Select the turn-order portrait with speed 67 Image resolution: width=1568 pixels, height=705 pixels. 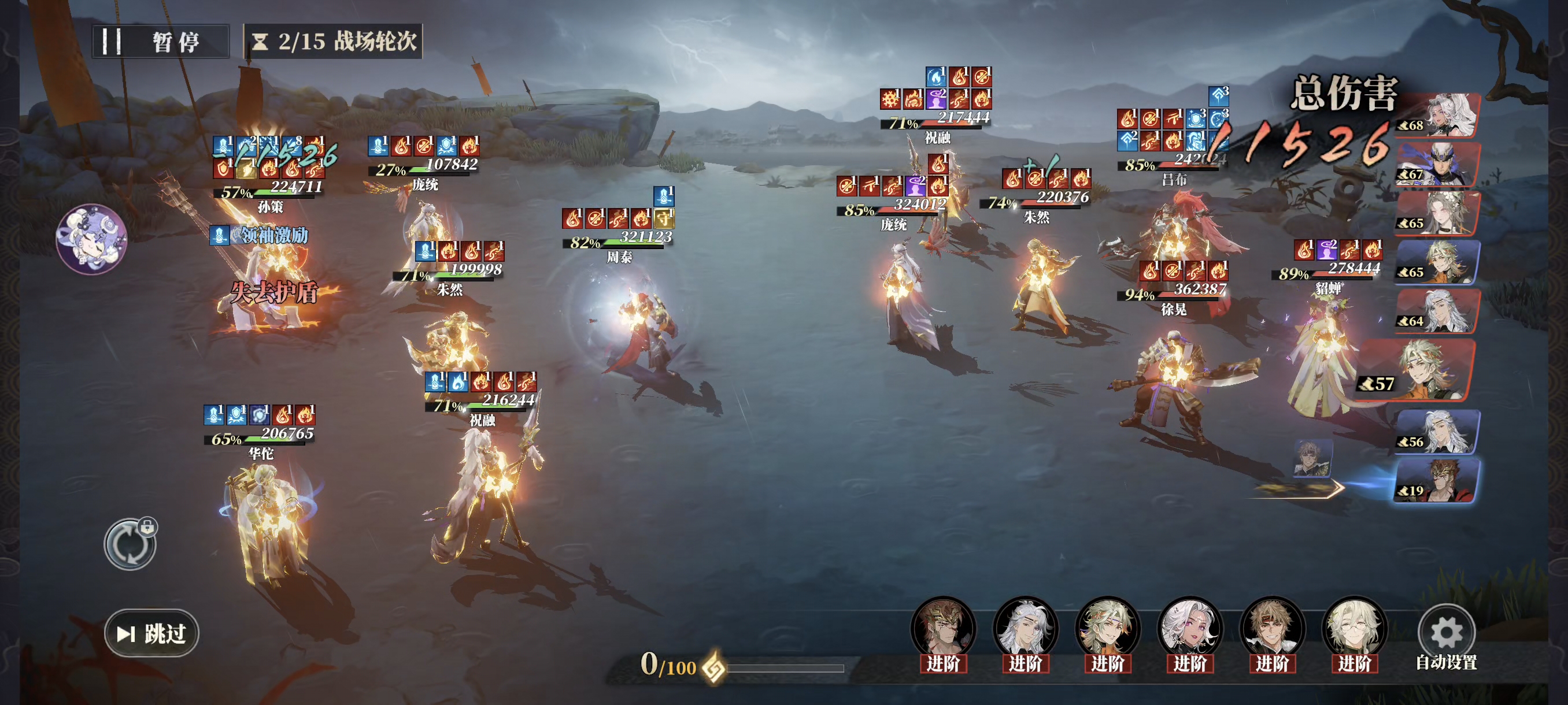(x=1438, y=164)
